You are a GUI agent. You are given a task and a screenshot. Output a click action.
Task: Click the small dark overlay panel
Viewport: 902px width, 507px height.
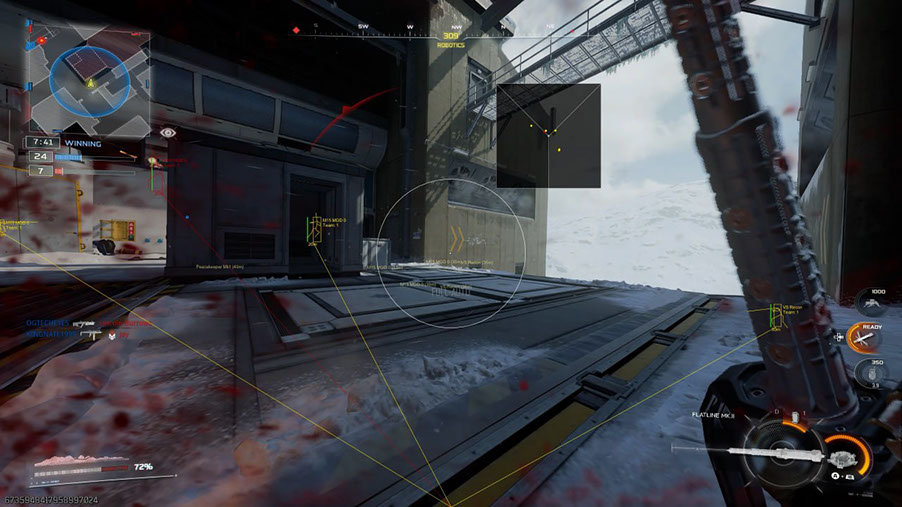(548, 135)
